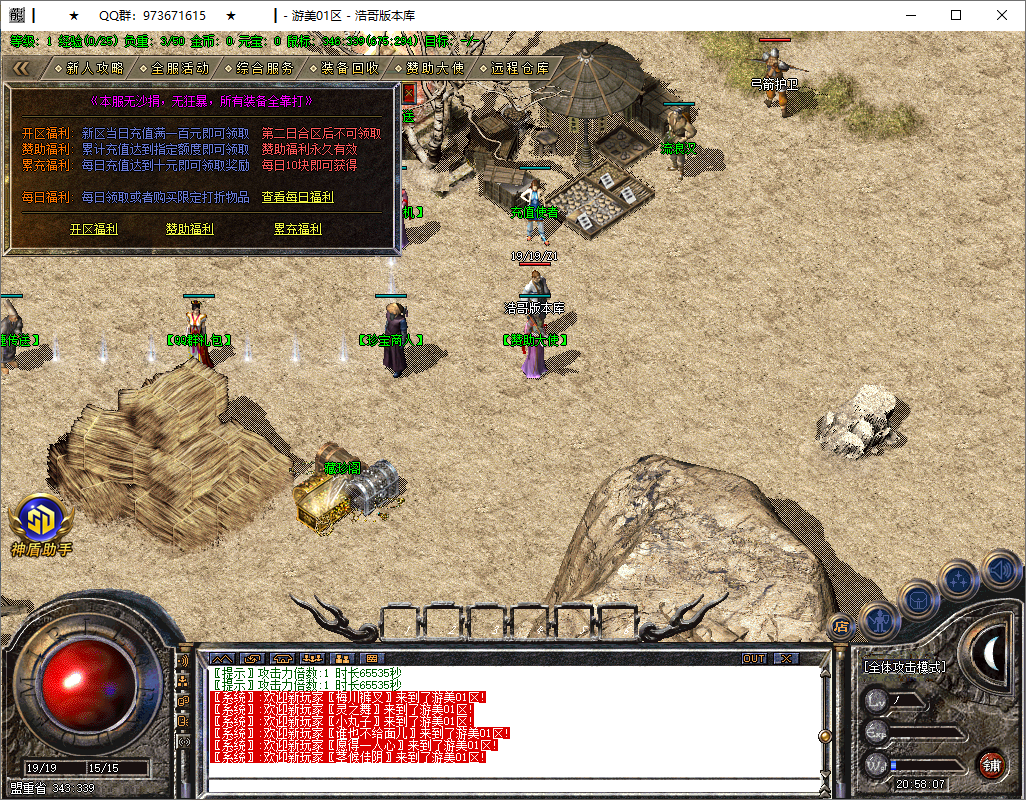The width and height of the screenshot is (1026, 800).
Task: Collapse the top menu with the arrow button
Action: pyautogui.click(x=22, y=68)
